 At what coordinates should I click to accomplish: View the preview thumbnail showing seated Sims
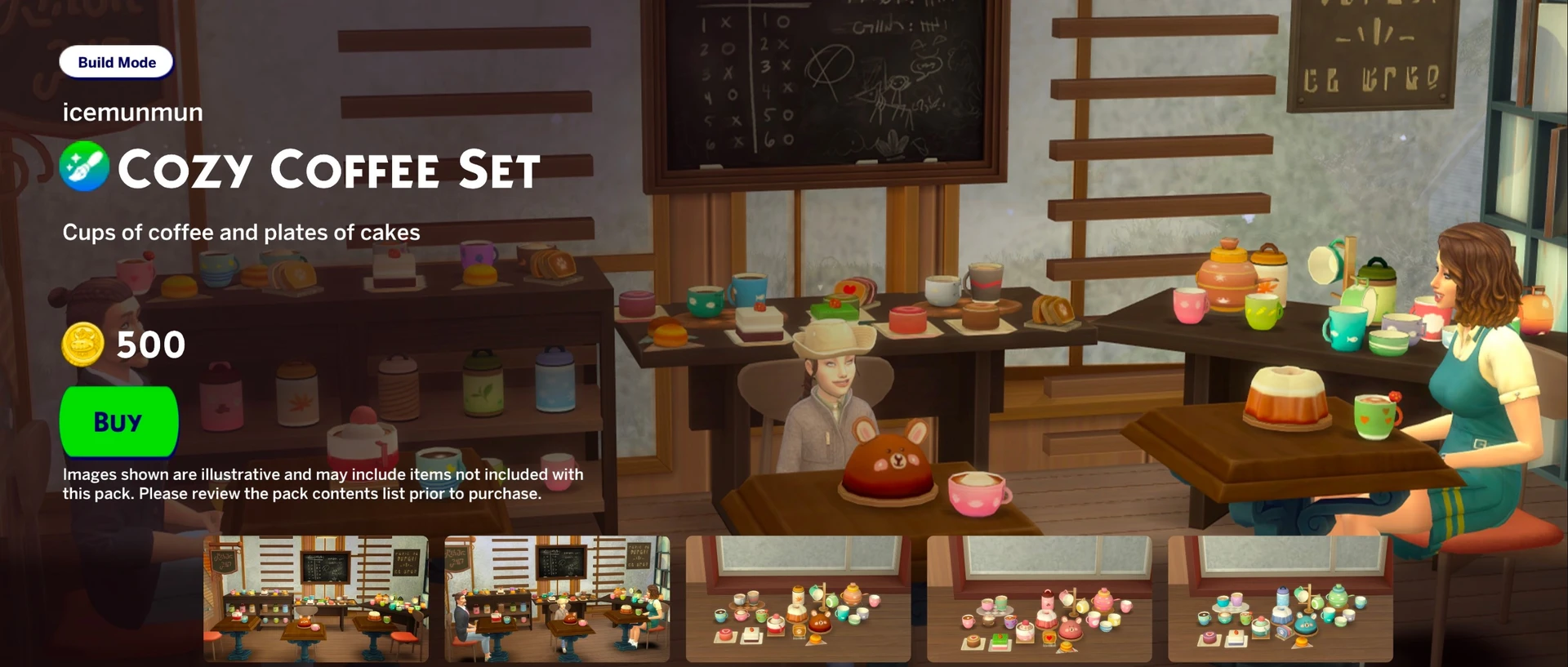pos(556,600)
